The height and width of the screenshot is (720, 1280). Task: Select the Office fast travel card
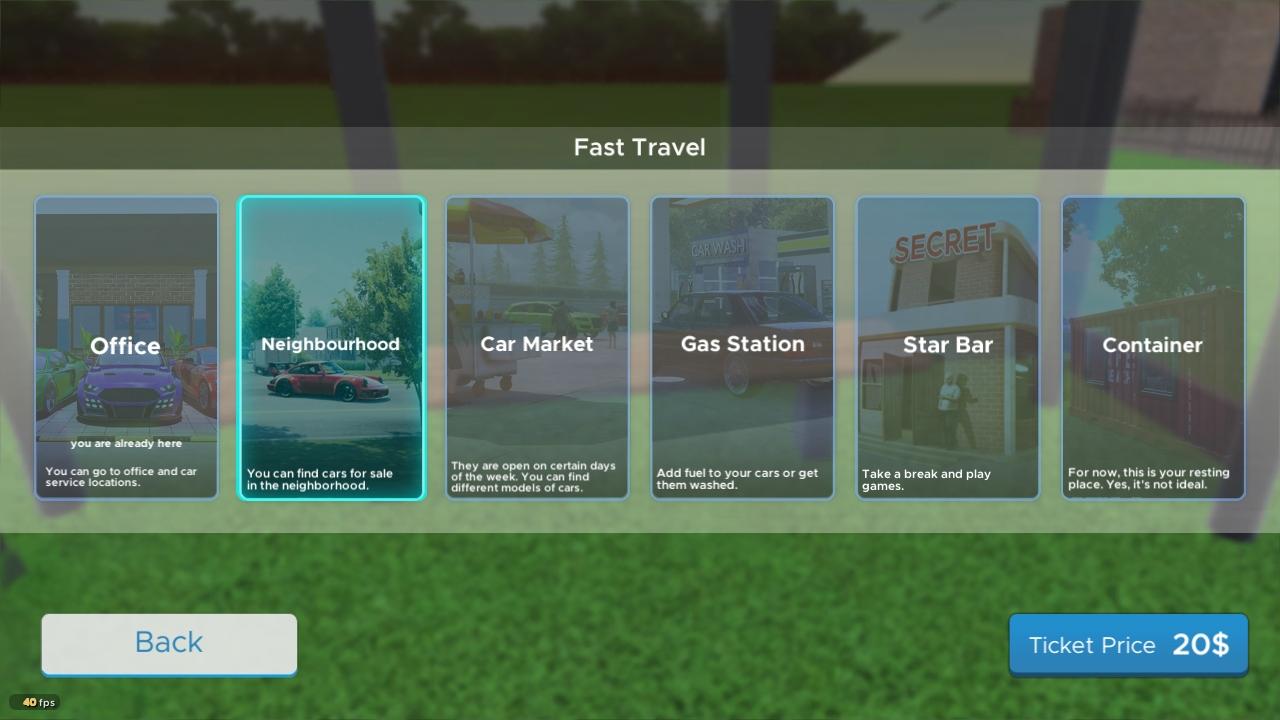click(126, 347)
